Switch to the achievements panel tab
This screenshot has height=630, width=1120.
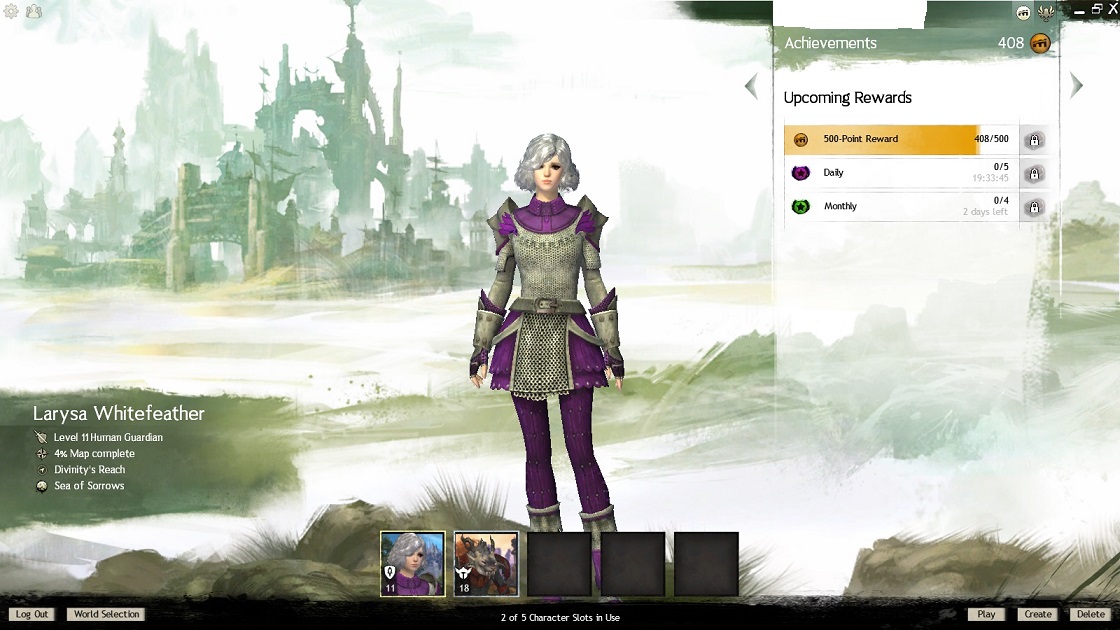1023,13
